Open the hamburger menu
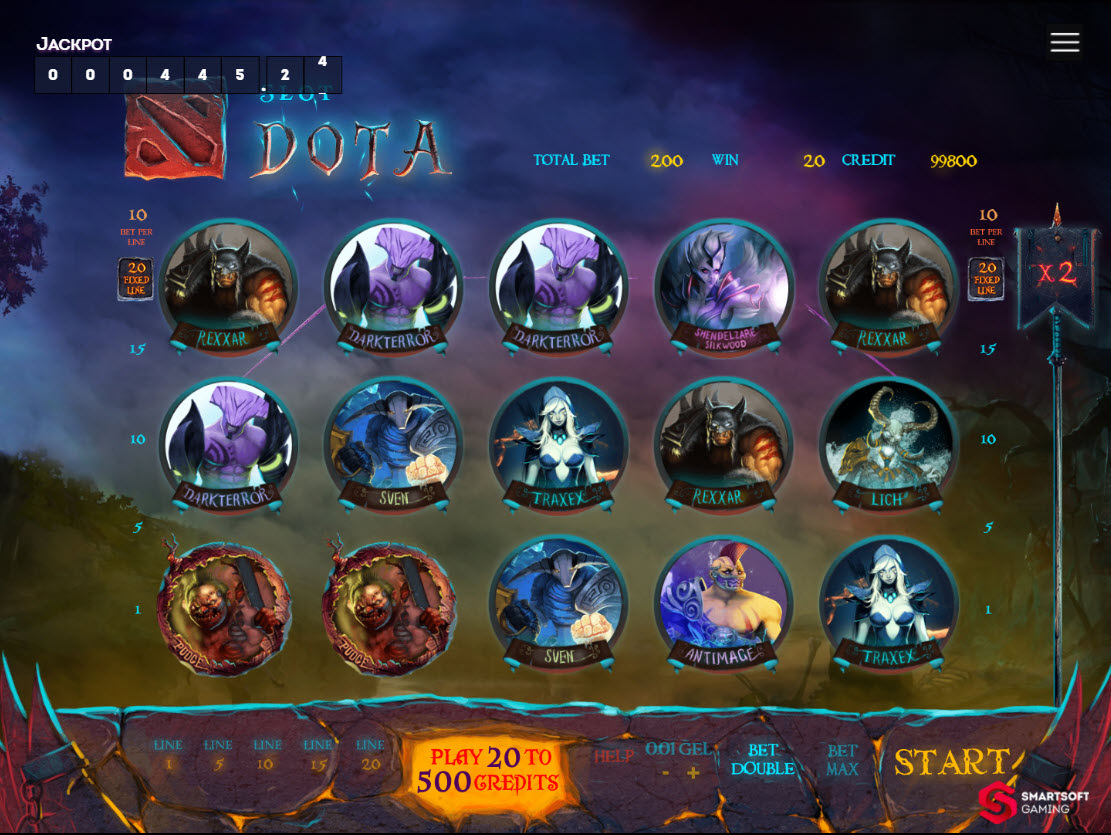 pyautogui.click(x=1065, y=42)
